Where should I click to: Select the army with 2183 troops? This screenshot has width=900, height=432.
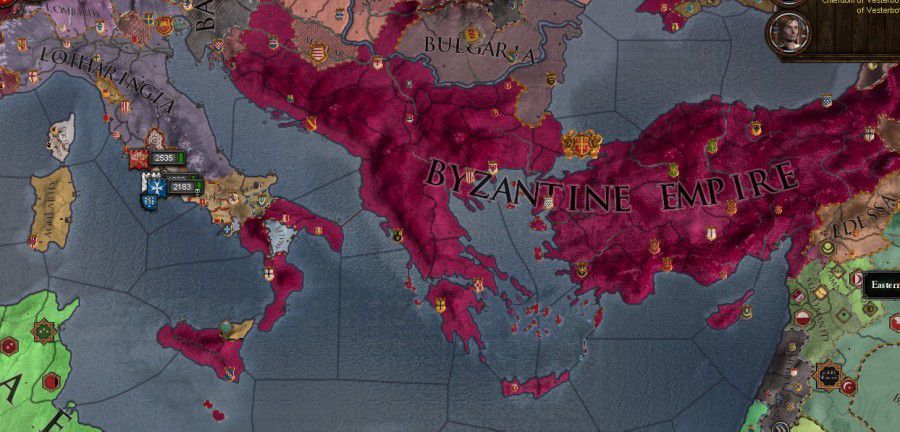tap(182, 187)
